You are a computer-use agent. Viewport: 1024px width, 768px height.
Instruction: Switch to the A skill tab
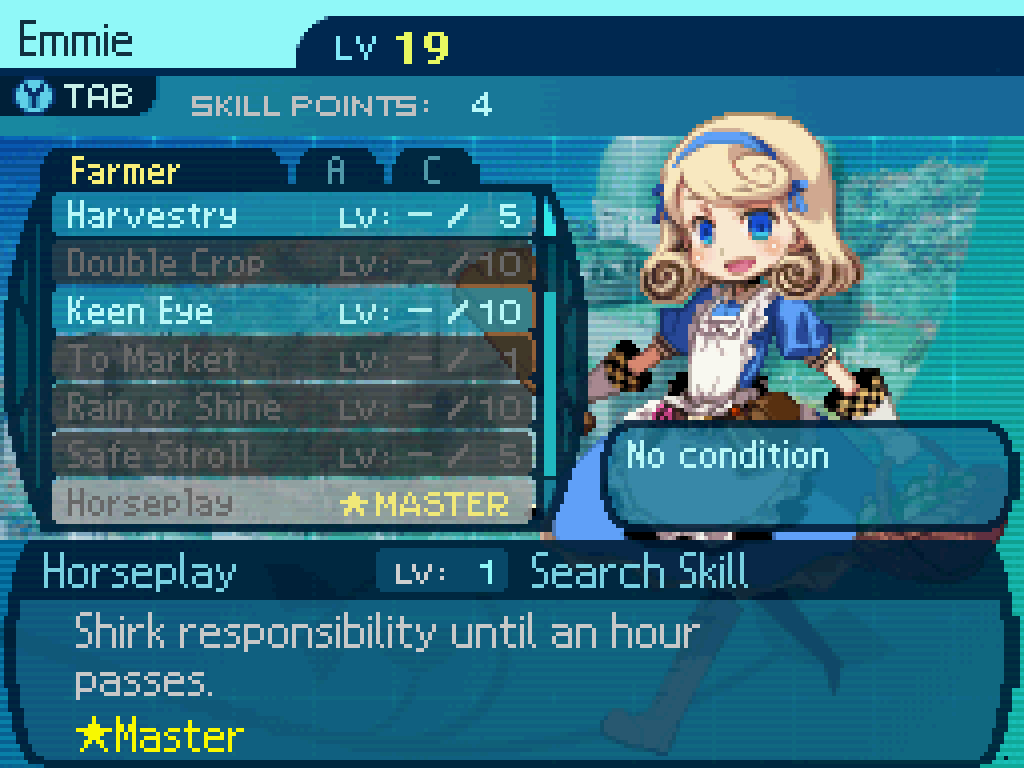click(x=336, y=171)
